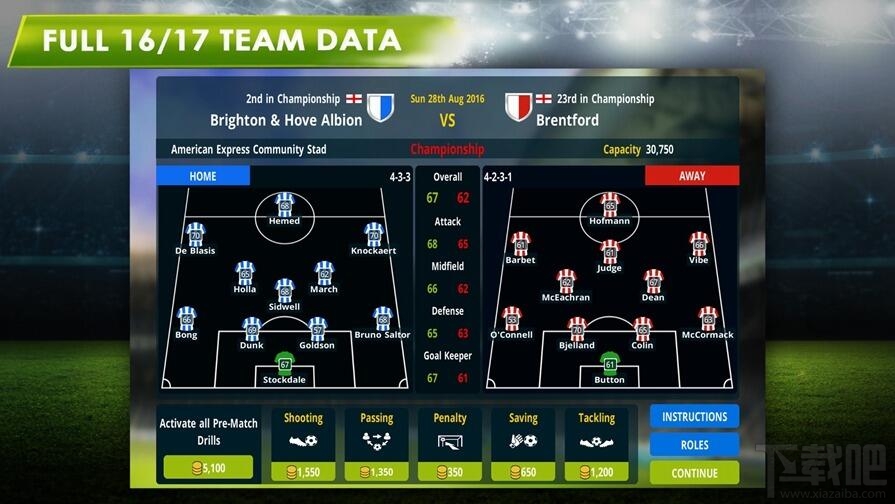Purchase the Tackling drill for 1,200
The height and width of the screenshot is (504, 895).
[597, 471]
